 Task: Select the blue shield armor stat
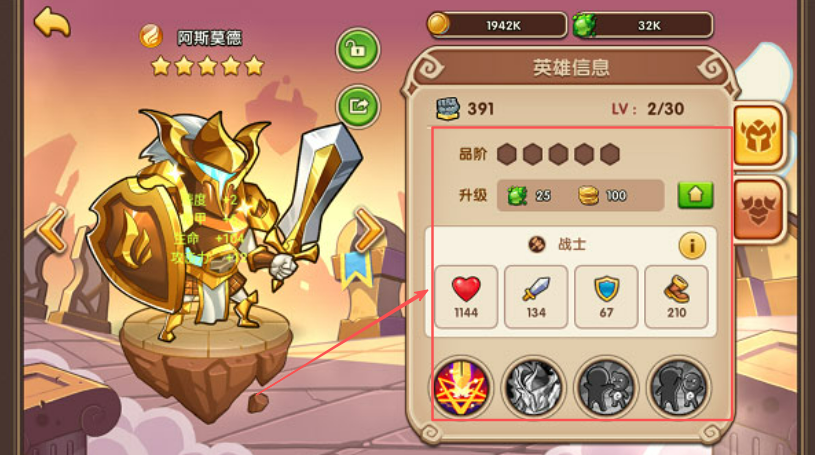pyautogui.click(x=606, y=297)
